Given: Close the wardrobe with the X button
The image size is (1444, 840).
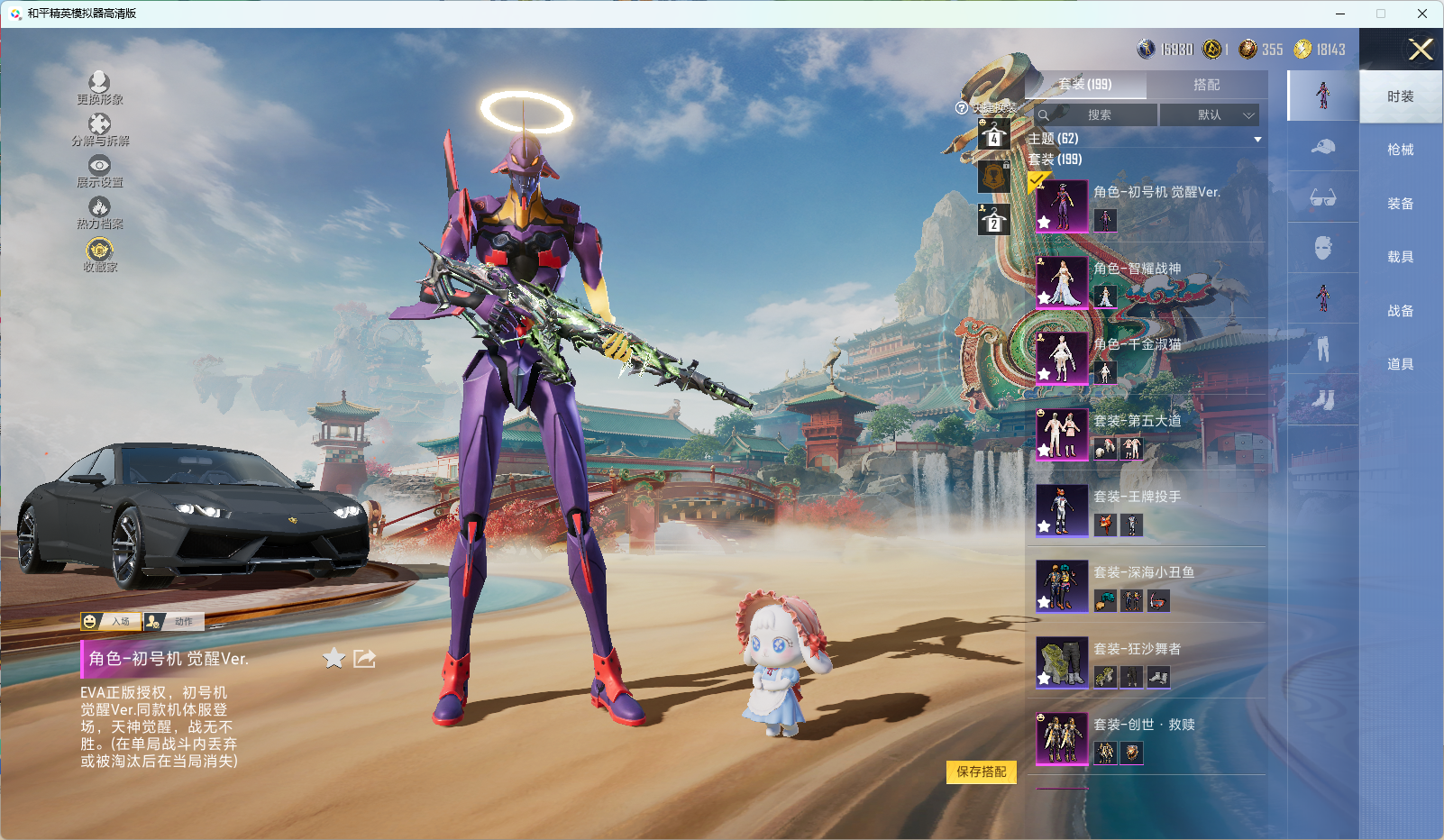Looking at the screenshot, I should click(x=1421, y=50).
